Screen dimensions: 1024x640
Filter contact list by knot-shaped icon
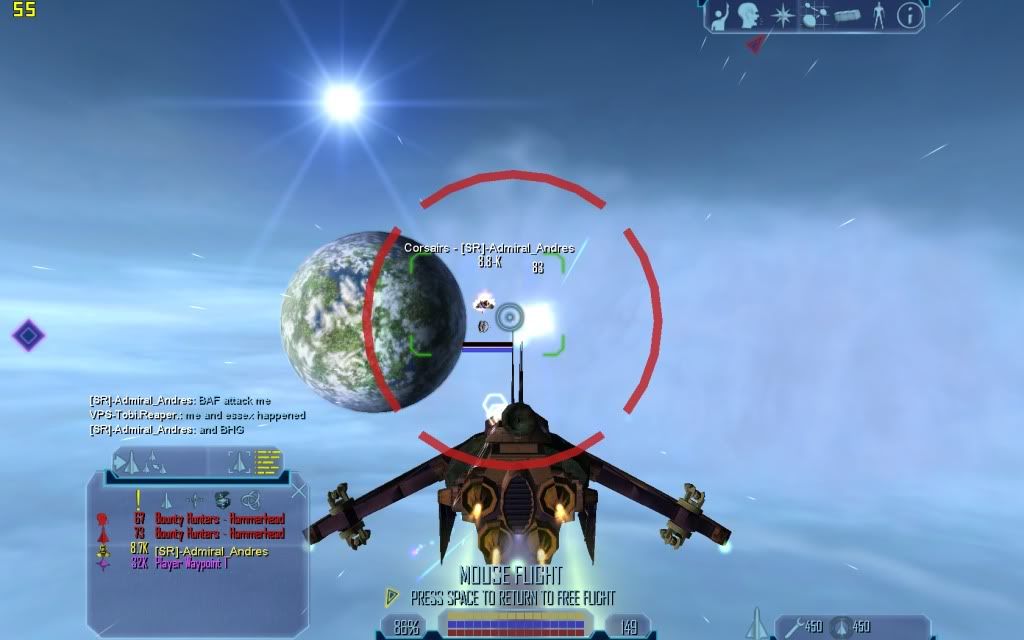coord(251,499)
